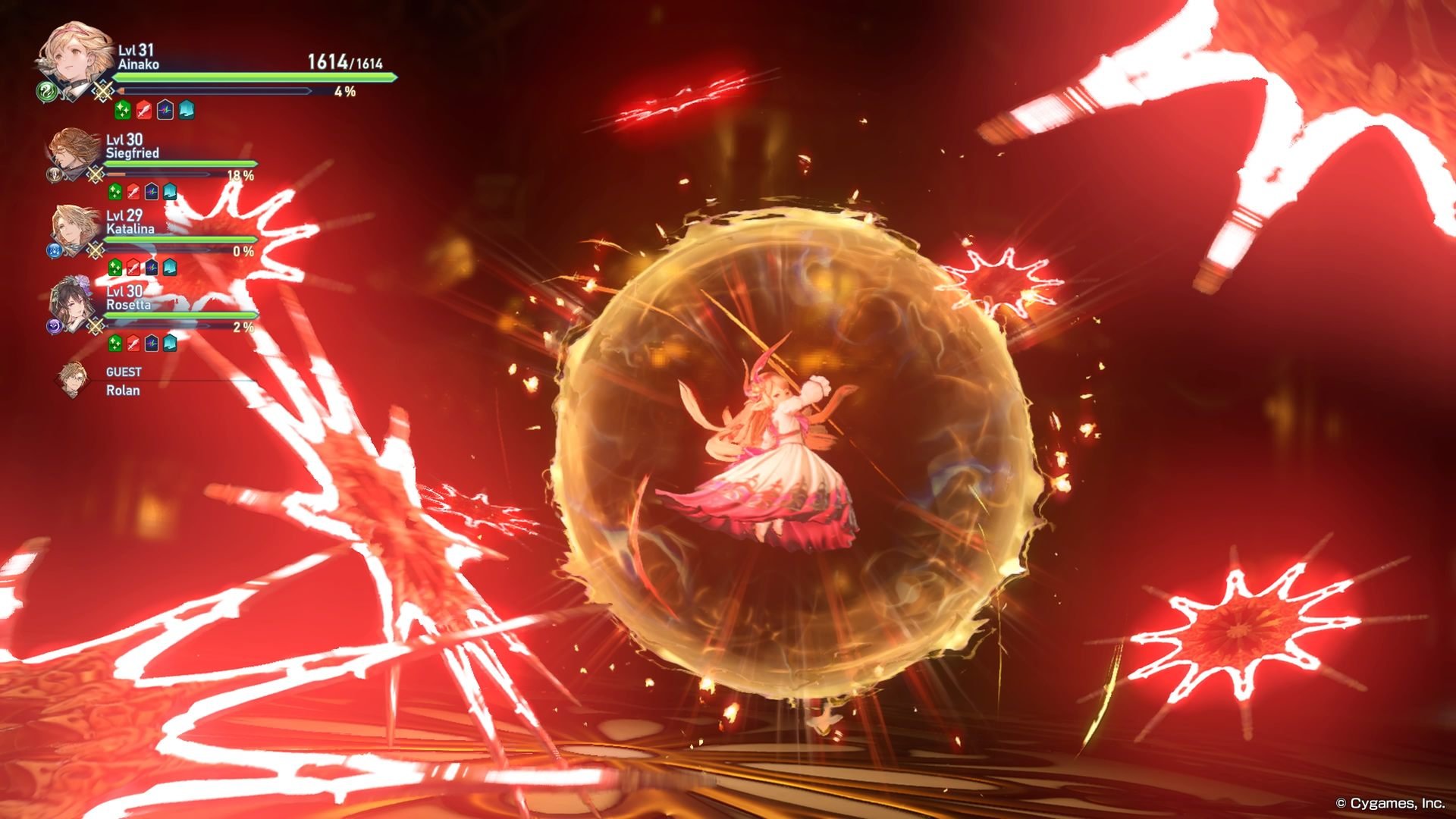Image resolution: width=1456 pixels, height=819 pixels.
Task: Click the purple link-attack icon under Siegfried
Action: 152,192
